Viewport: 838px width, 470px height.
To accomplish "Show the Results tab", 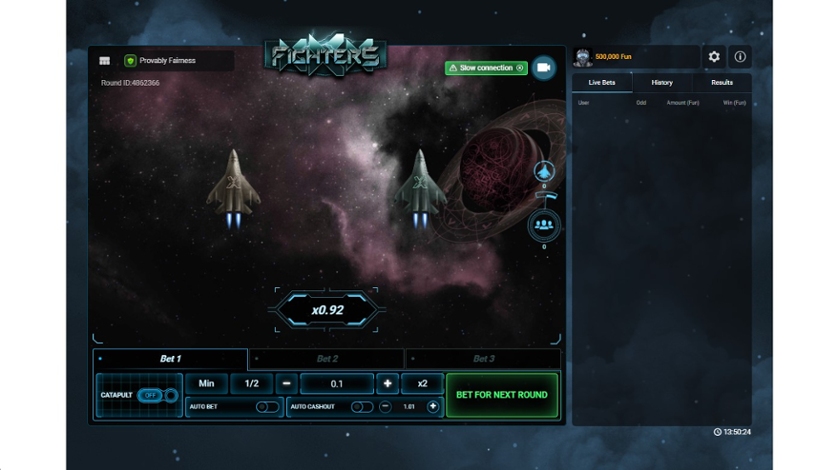I will pyautogui.click(x=722, y=82).
